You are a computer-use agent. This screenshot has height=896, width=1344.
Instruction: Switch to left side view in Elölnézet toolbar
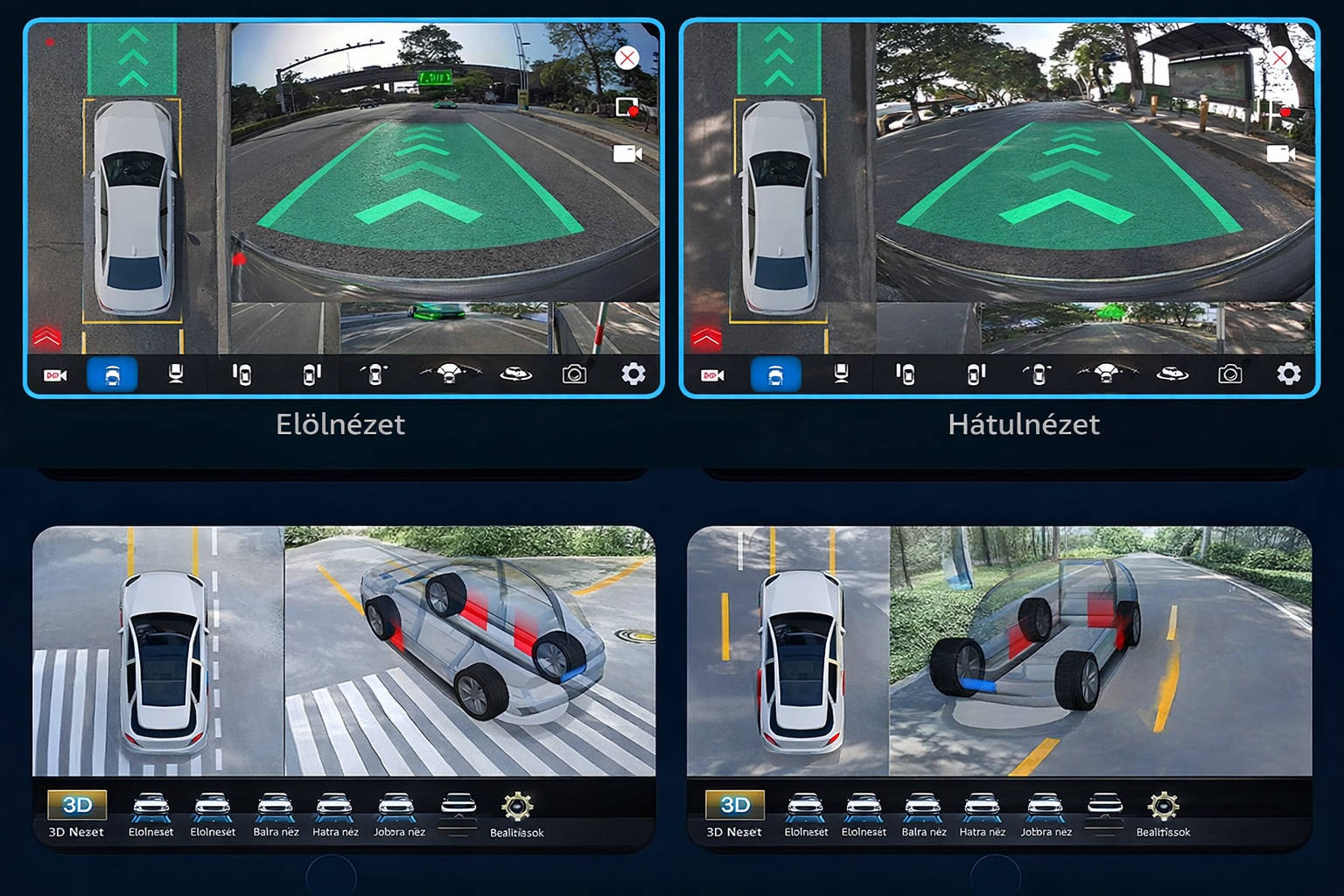click(x=242, y=374)
